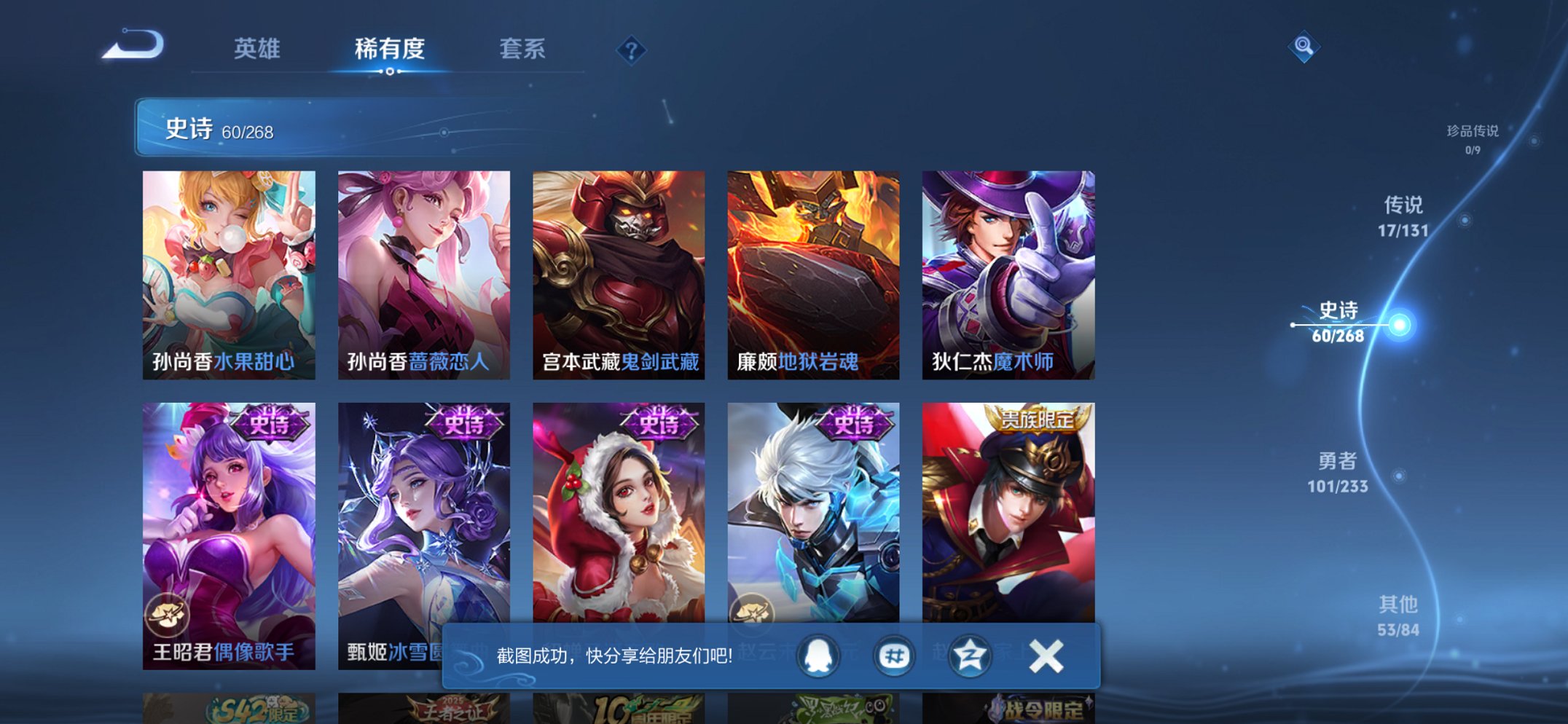Click the medal badge on 王昭君偶像歌手 skin

click(x=169, y=615)
